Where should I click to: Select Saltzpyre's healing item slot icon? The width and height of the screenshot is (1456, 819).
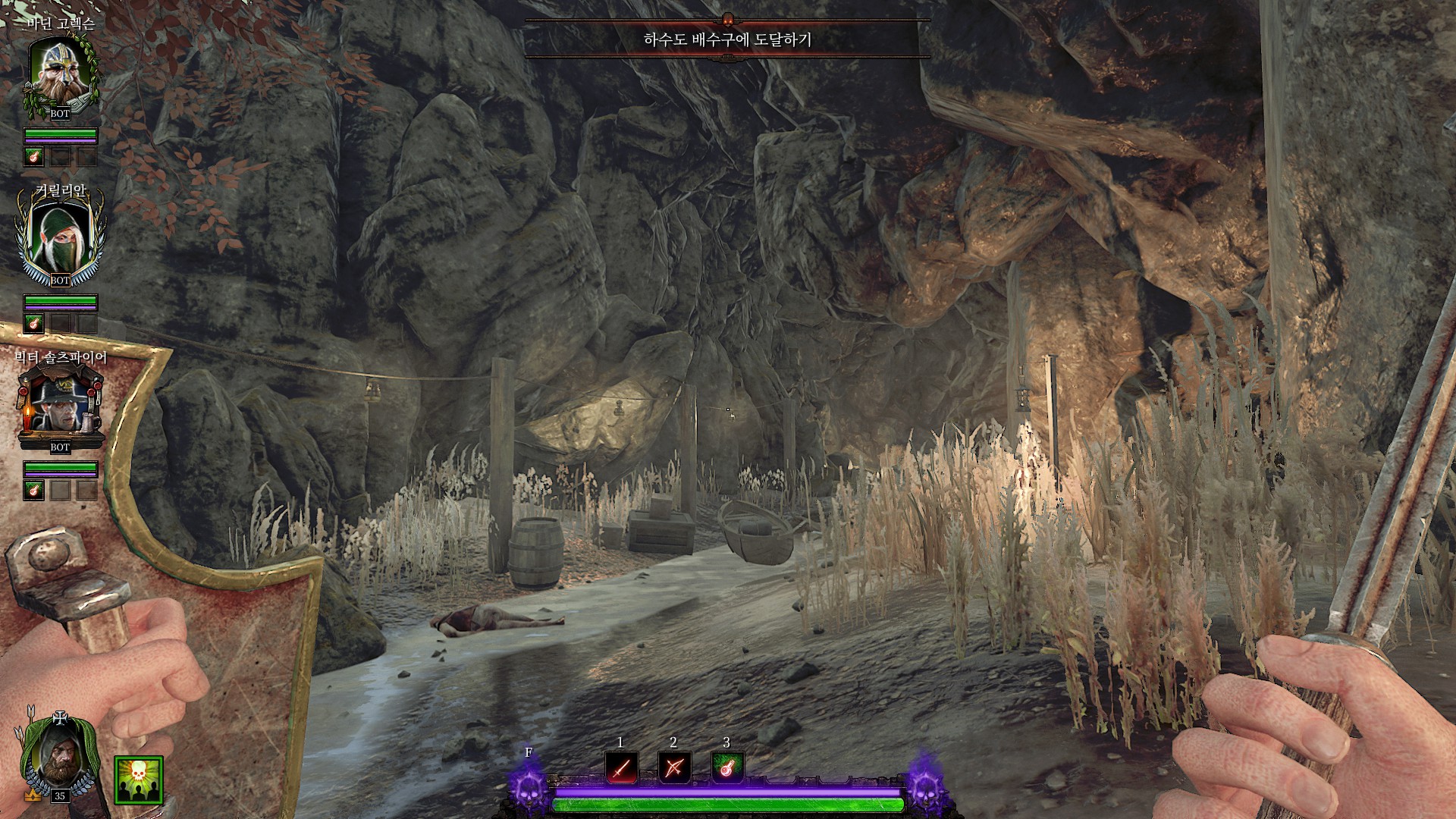[x=34, y=490]
